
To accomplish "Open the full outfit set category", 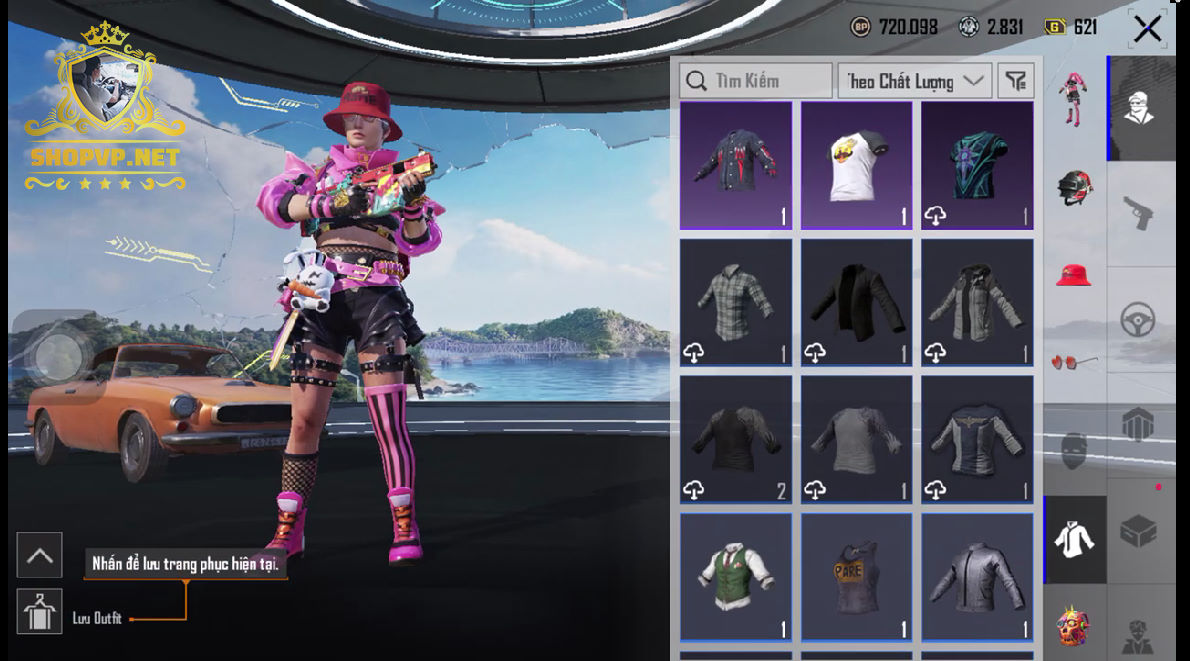I will click(x=1075, y=97).
